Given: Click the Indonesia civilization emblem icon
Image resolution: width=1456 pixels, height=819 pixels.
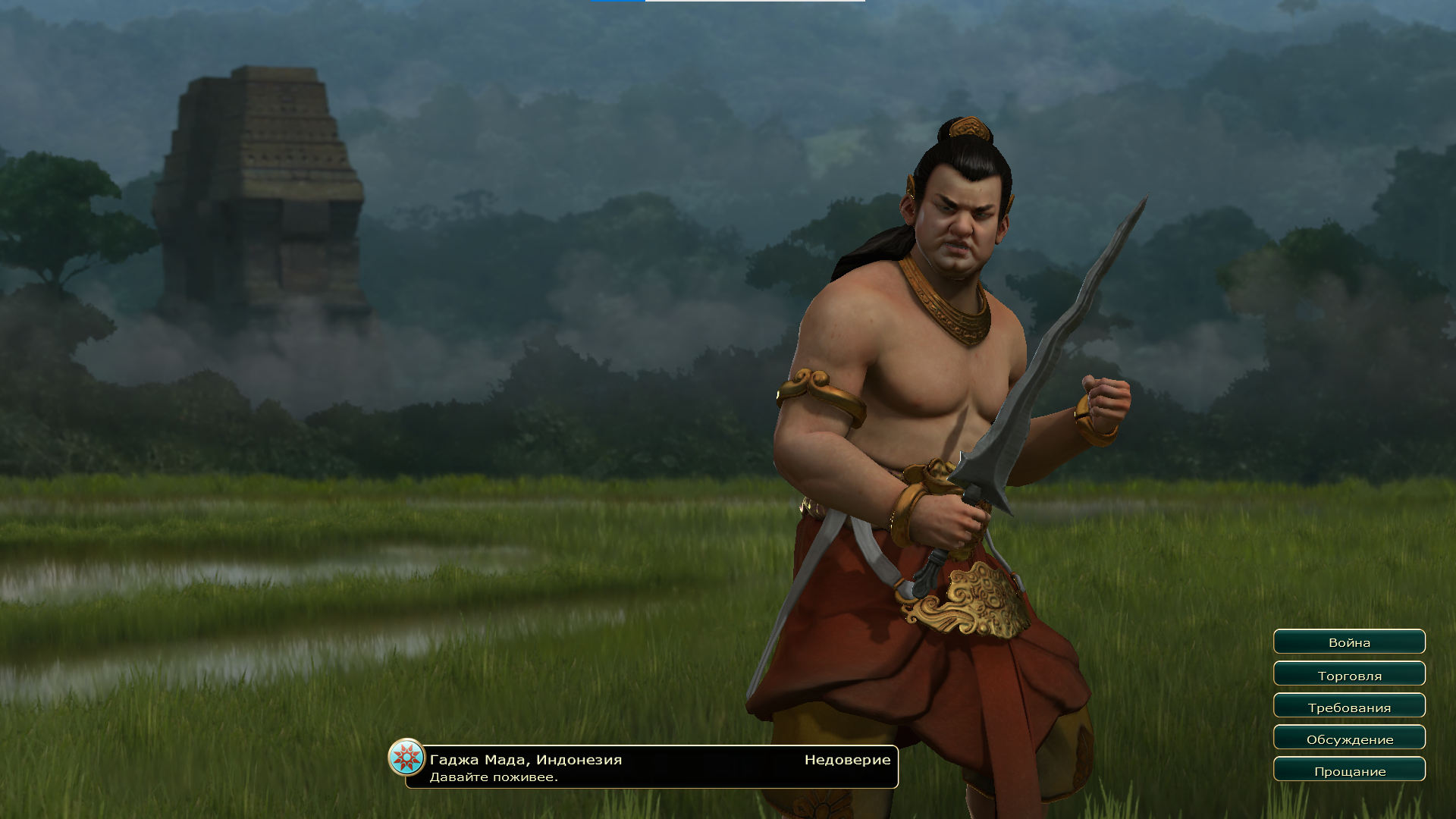Looking at the screenshot, I should 406,758.
